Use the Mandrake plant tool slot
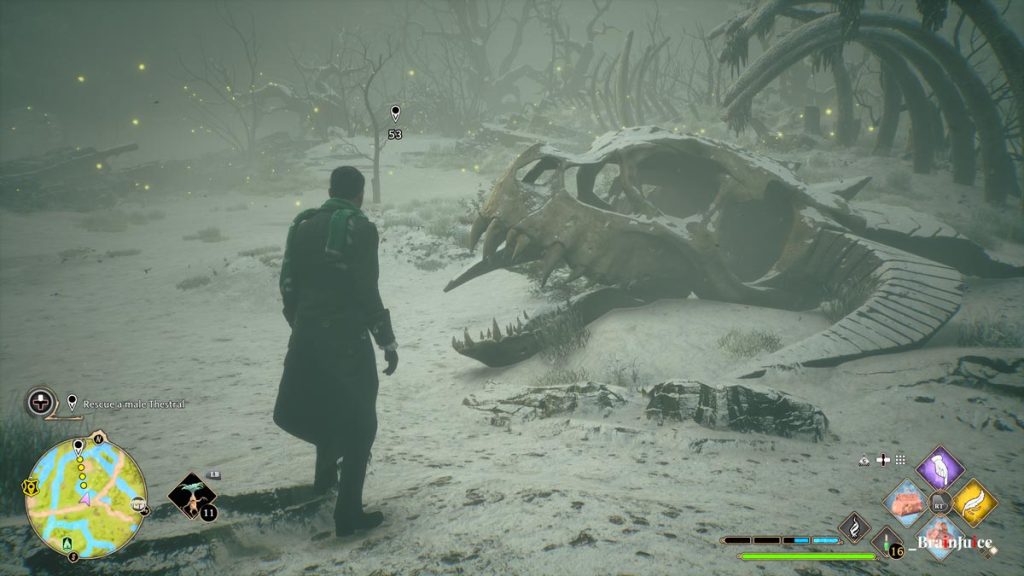This screenshot has width=1024, height=576. point(191,495)
